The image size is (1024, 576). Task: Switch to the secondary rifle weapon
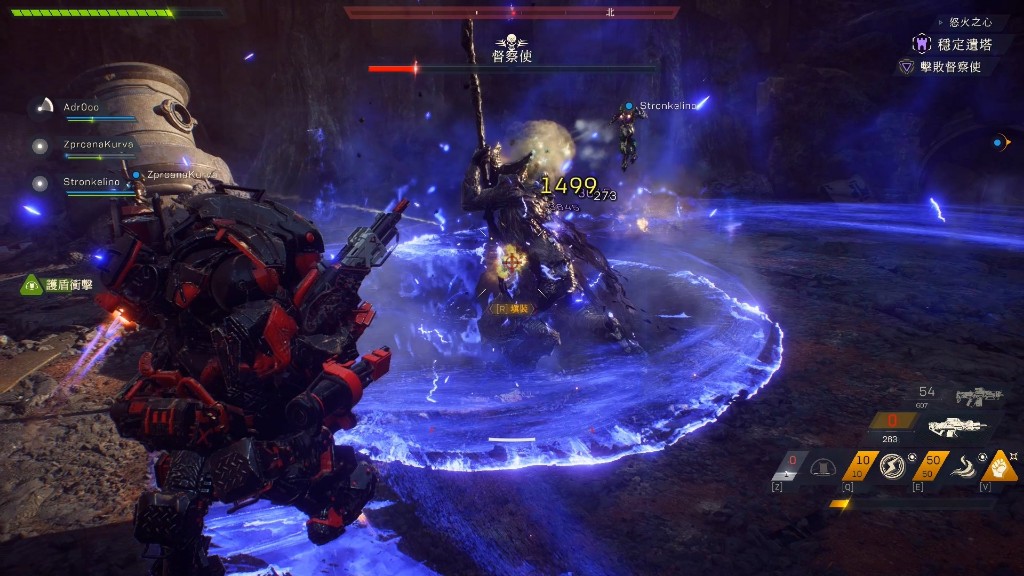(978, 397)
